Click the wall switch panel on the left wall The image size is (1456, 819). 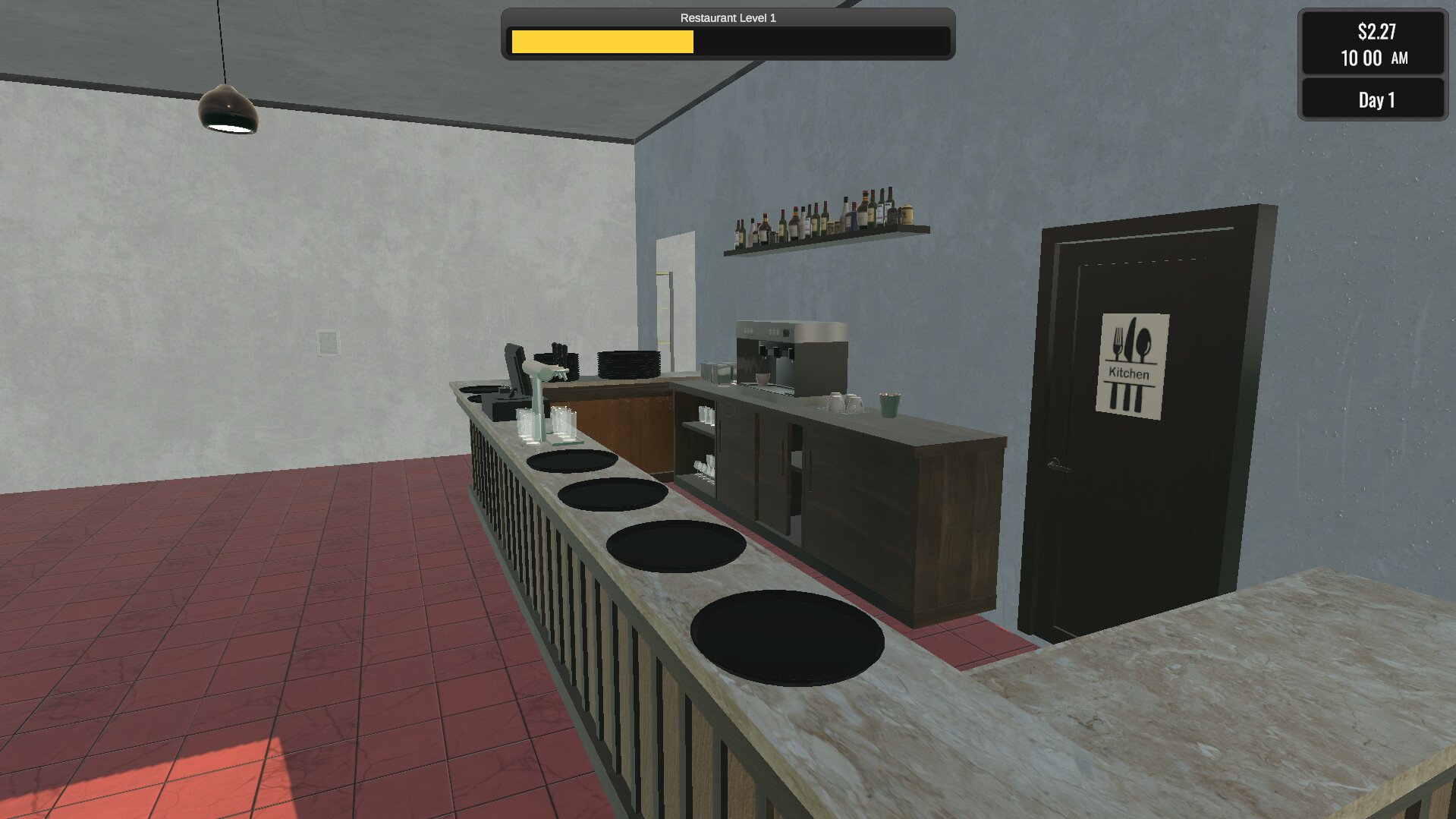[x=326, y=342]
